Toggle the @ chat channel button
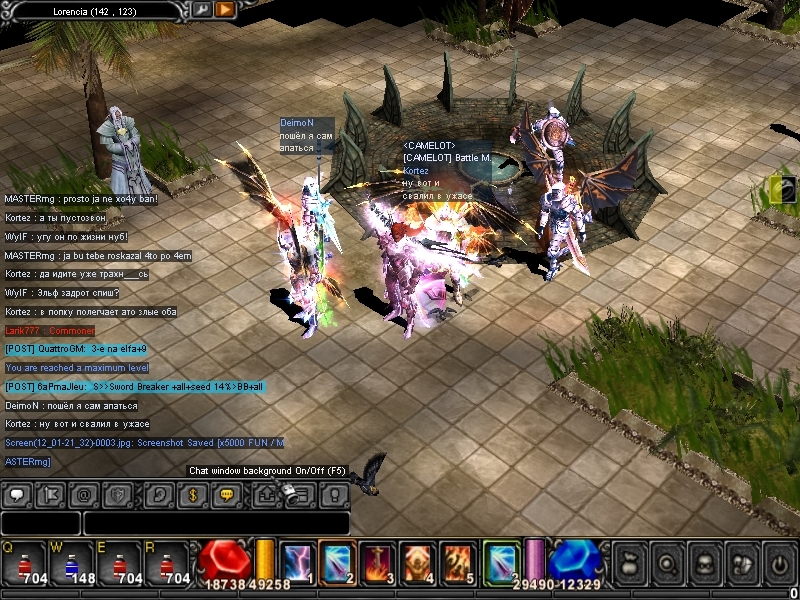This screenshot has height=600, width=800. (x=84, y=494)
